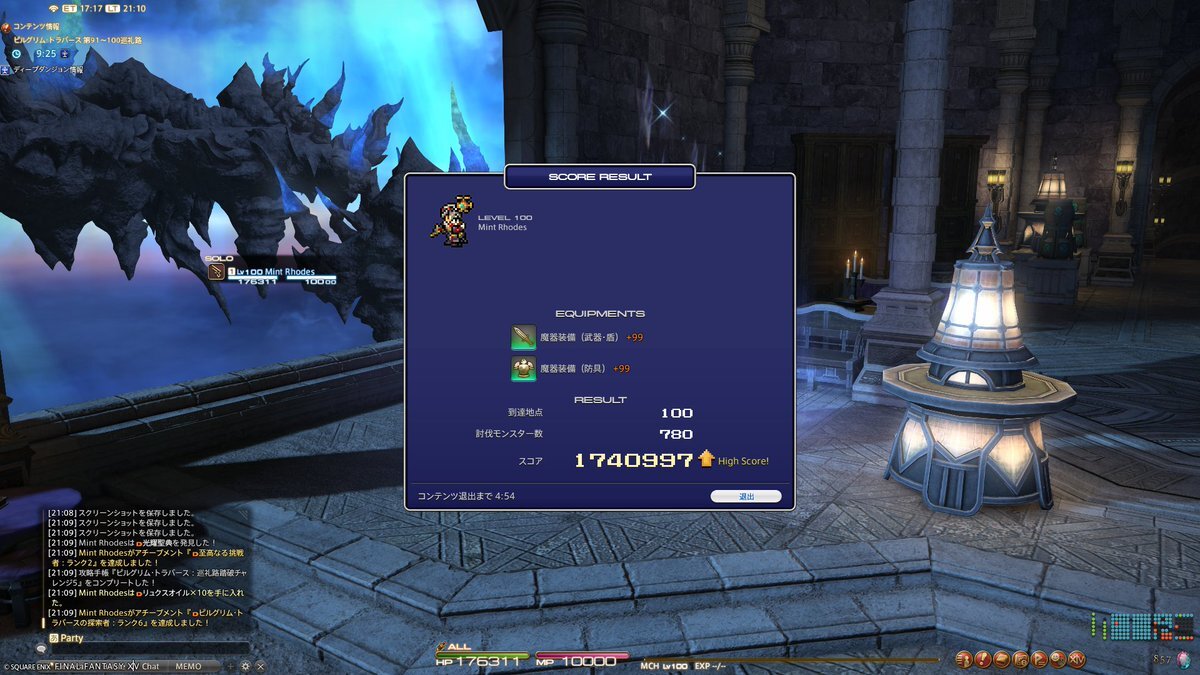Open the Social smiley face menu icon
This screenshot has width=1200, height=675.
coord(1058,659)
